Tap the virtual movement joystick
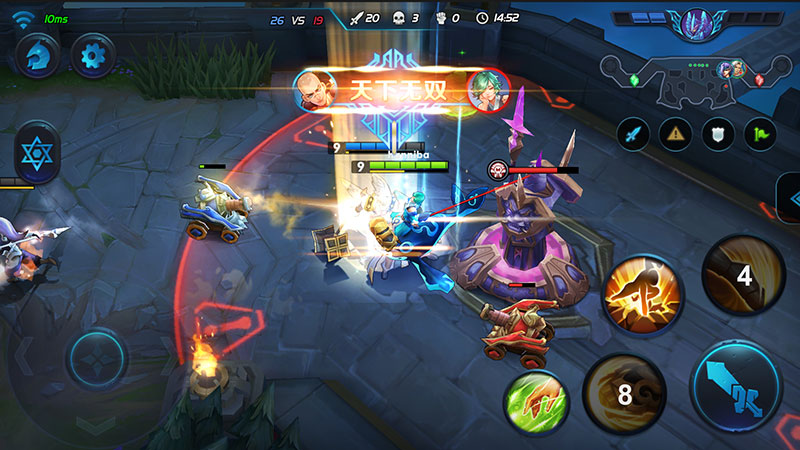This screenshot has height=450, width=800. [97, 360]
